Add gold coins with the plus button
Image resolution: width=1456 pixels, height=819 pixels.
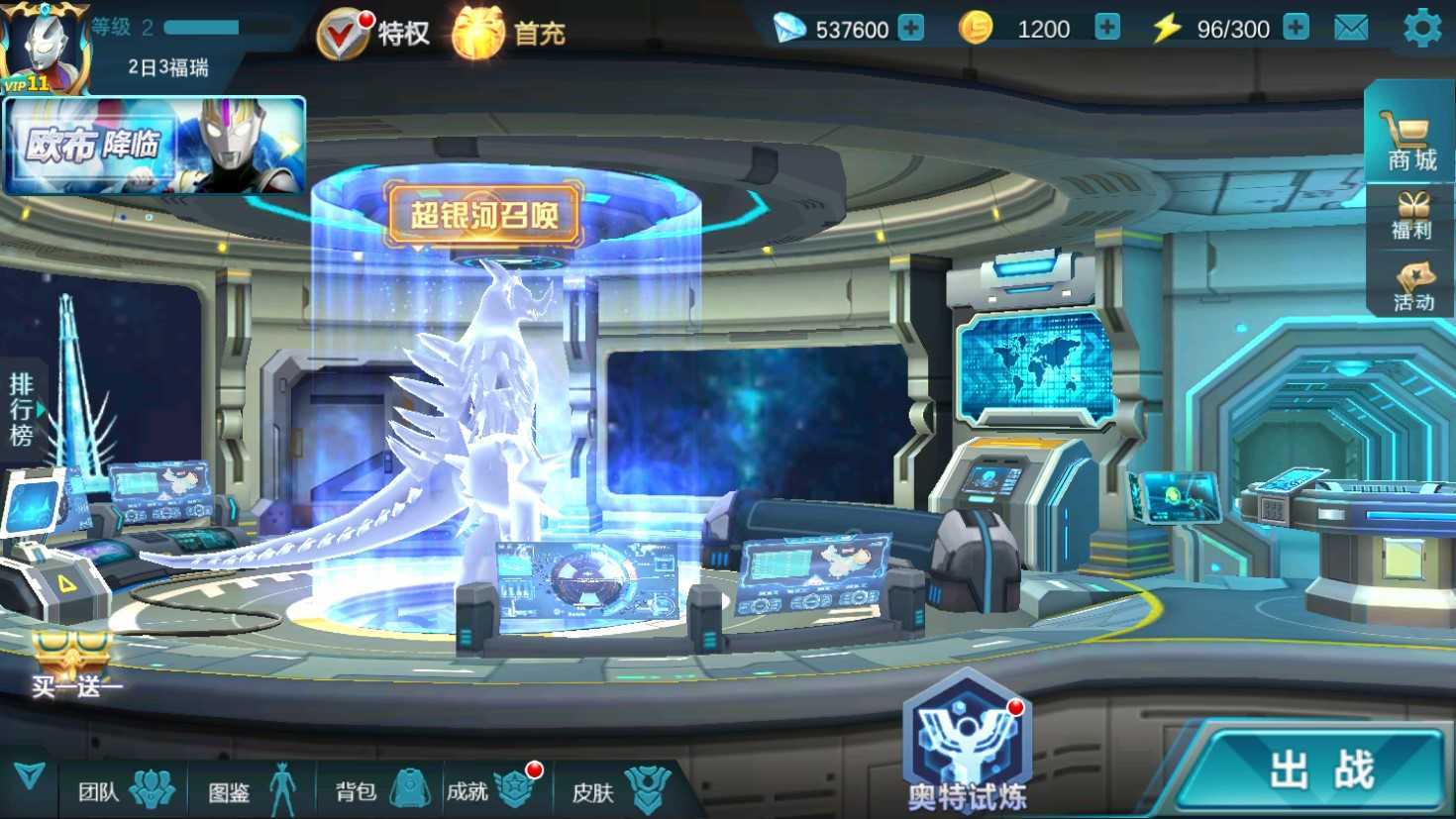tap(1106, 29)
